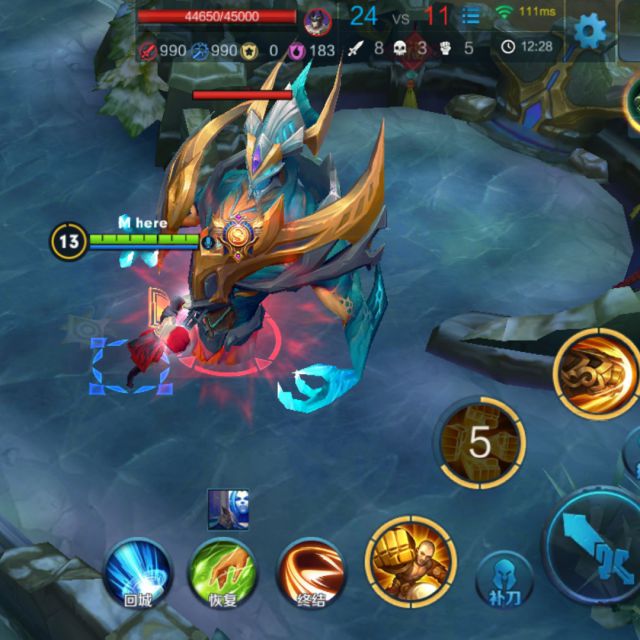Click the target portrait beside the health bar
This screenshot has height=640, width=640.
coord(319,20)
